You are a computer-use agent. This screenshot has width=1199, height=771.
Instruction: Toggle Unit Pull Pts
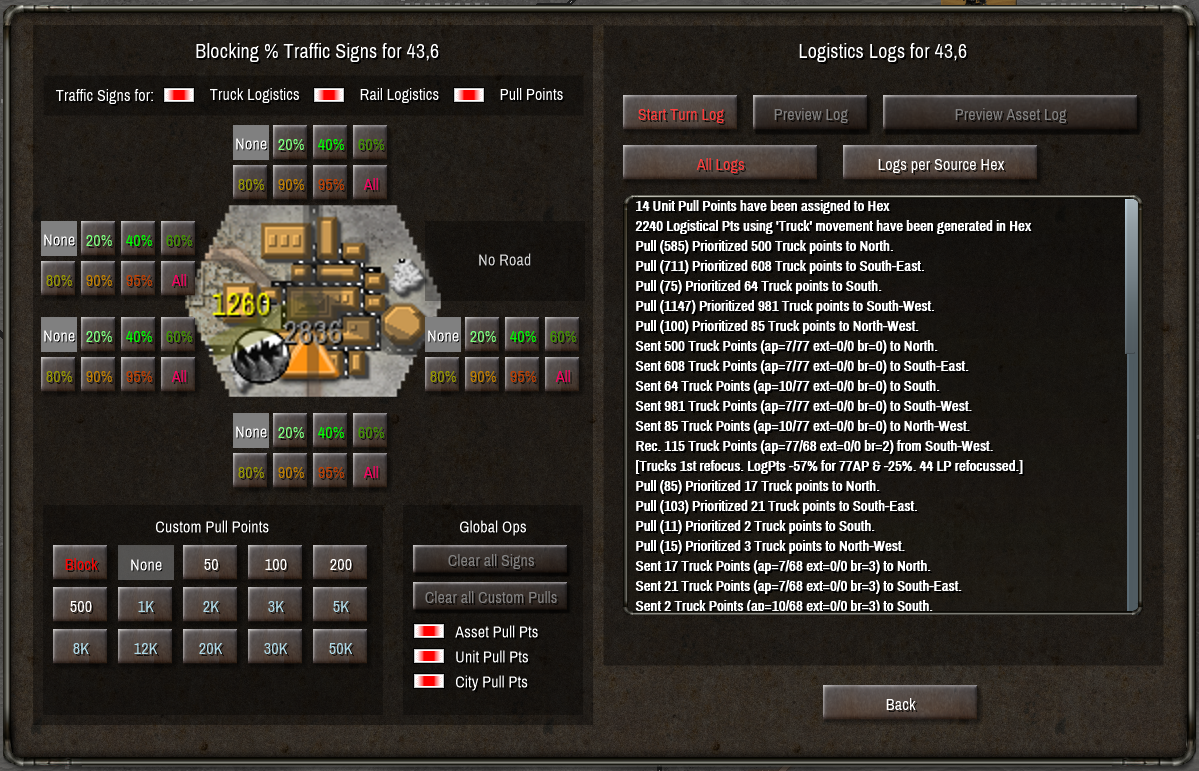[x=429, y=657]
